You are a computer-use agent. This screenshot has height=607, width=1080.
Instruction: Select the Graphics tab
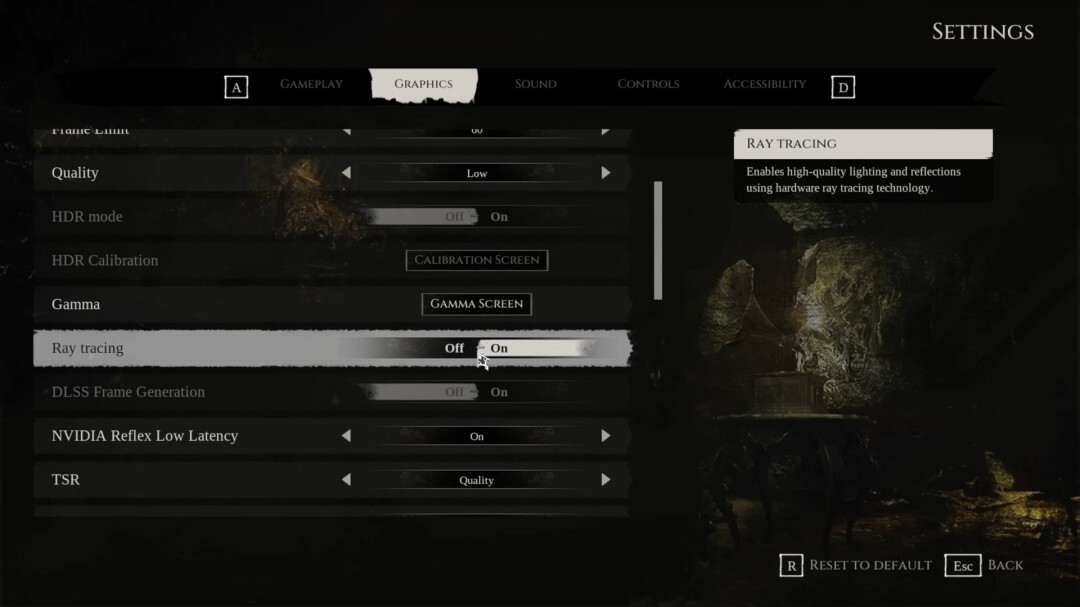coord(423,84)
